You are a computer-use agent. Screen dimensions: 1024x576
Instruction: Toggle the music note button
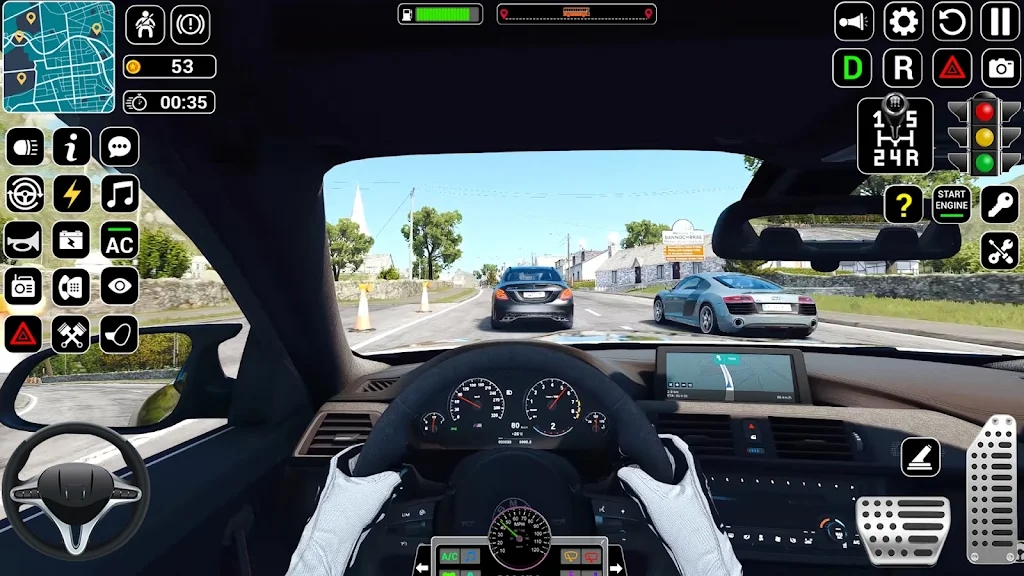120,194
